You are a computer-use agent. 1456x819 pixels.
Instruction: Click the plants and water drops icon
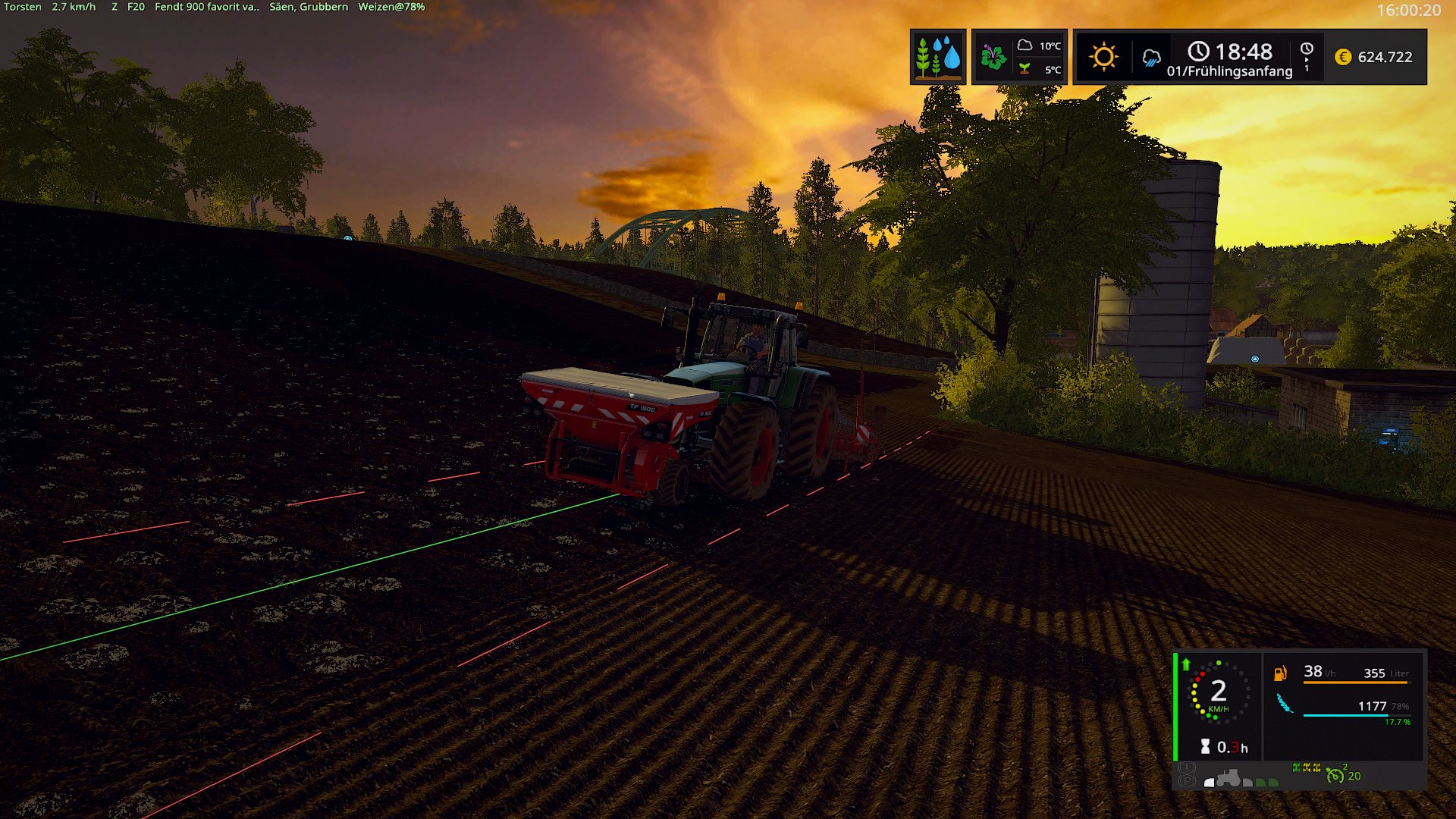(x=938, y=57)
